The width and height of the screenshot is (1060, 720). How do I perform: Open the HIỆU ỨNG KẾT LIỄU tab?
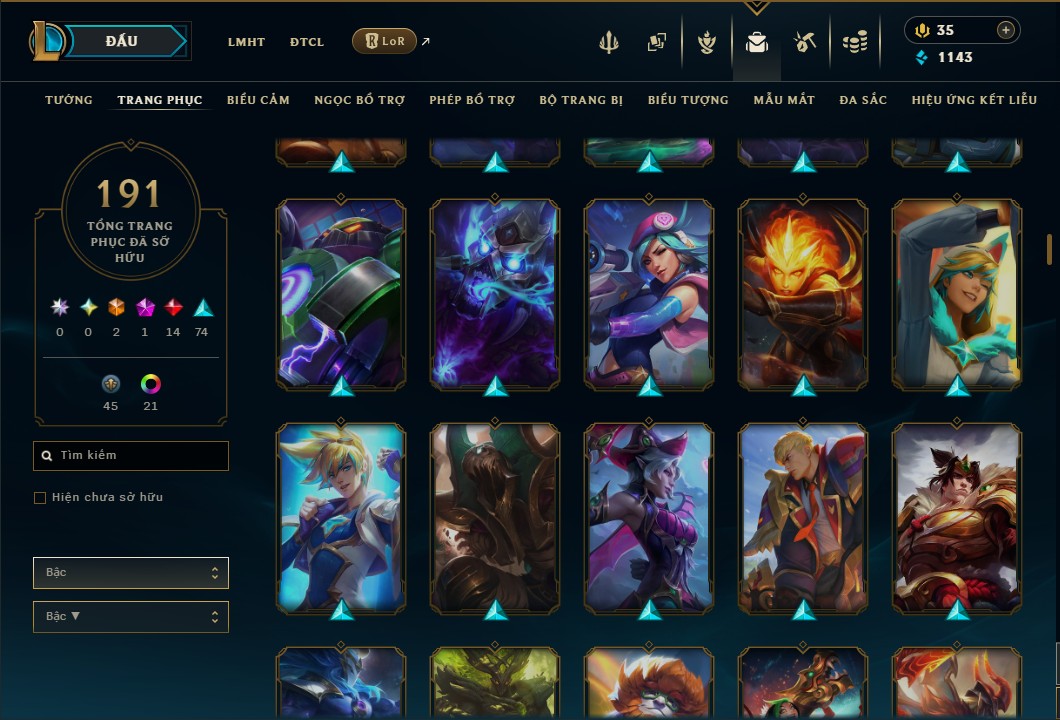coord(974,100)
